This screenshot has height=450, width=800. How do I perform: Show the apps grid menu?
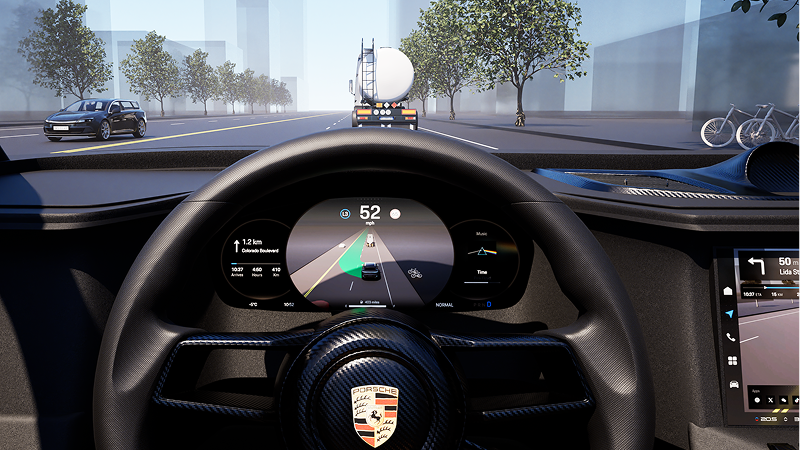(x=732, y=361)
